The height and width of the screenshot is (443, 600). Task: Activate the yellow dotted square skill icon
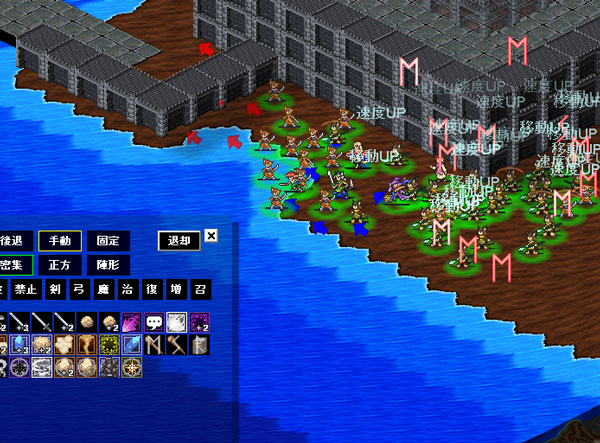109,345
